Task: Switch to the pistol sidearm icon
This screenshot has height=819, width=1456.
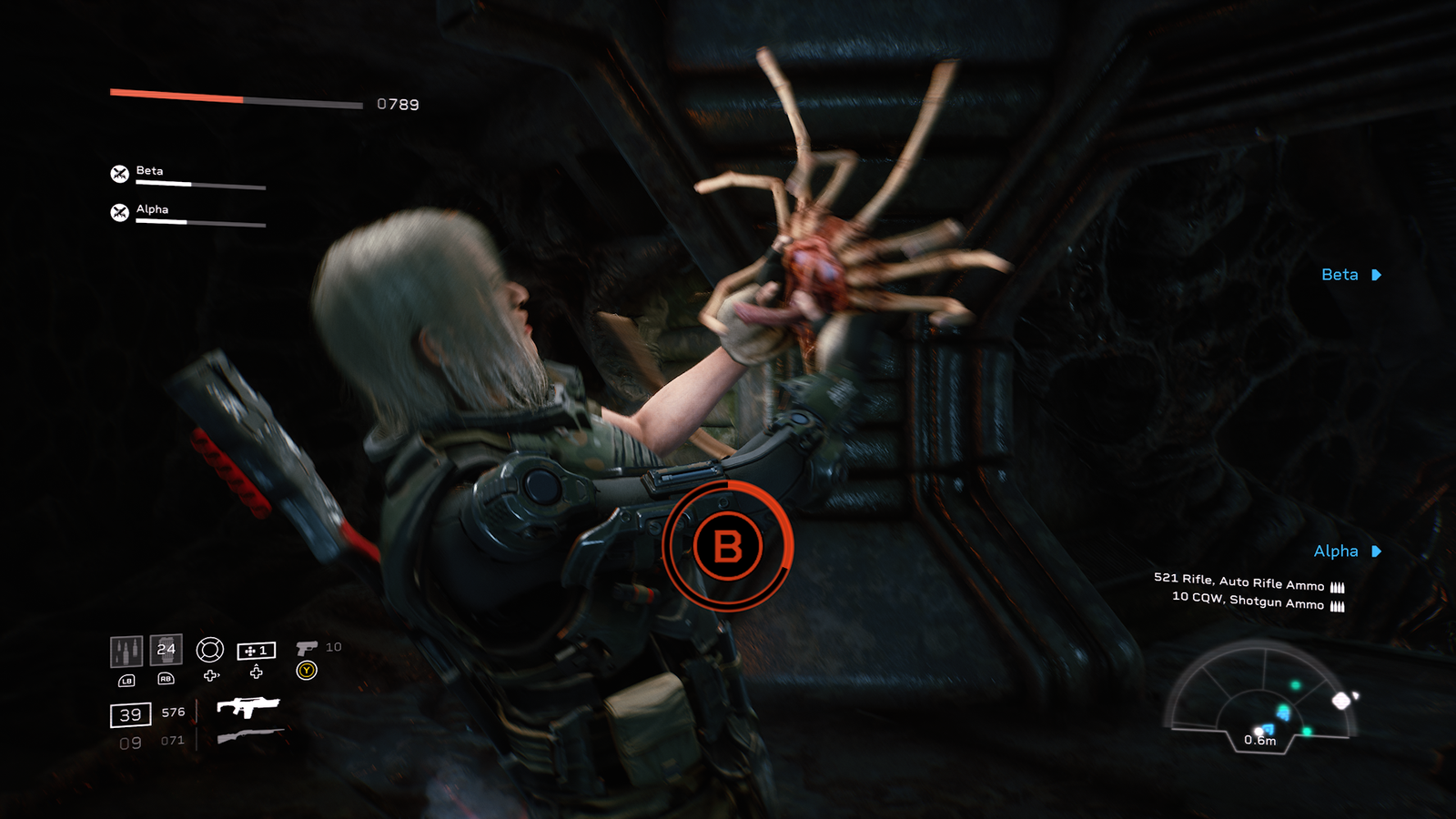Action: [x=307, y=648]
